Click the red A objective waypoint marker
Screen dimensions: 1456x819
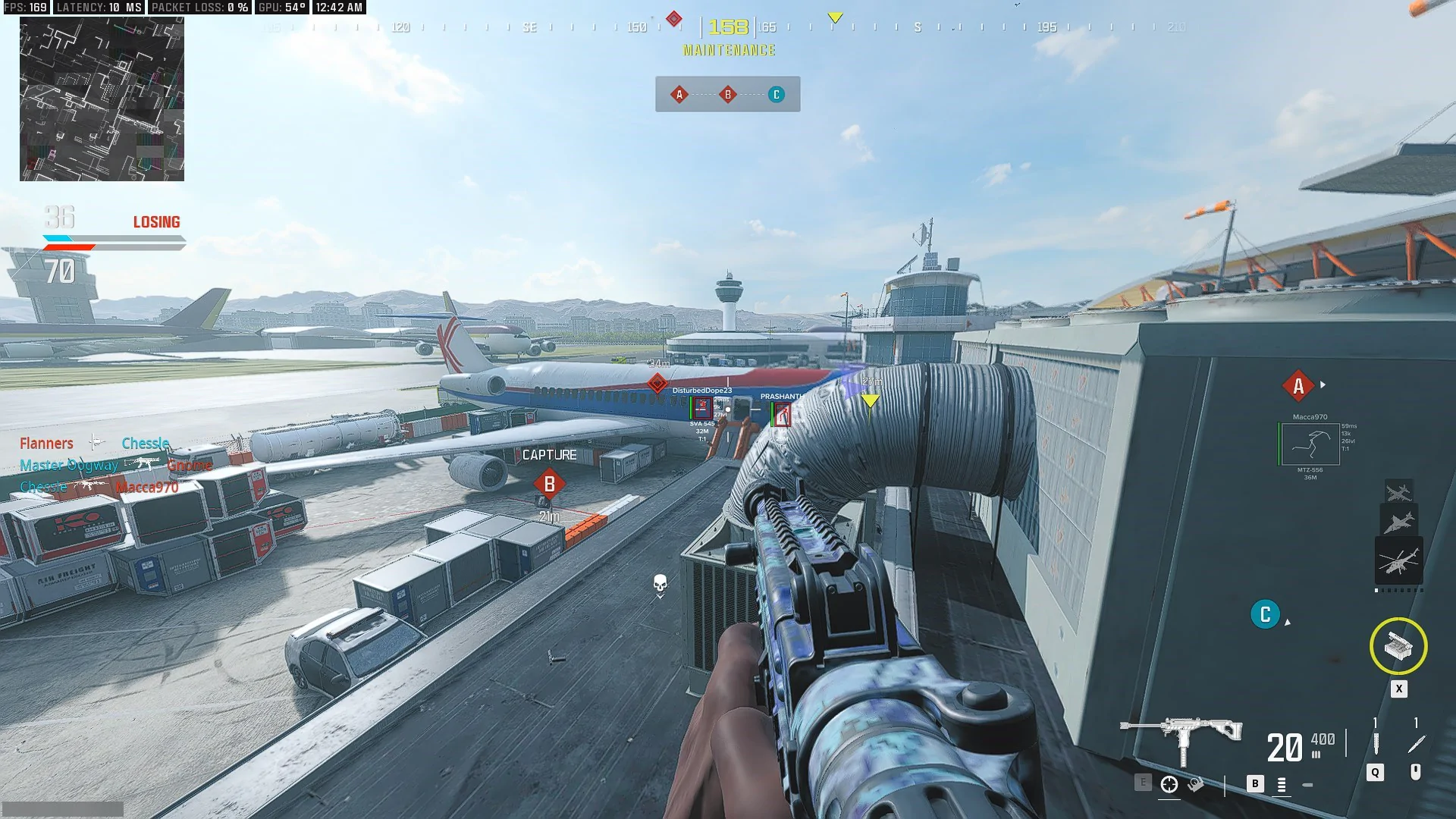(1298, 386)
